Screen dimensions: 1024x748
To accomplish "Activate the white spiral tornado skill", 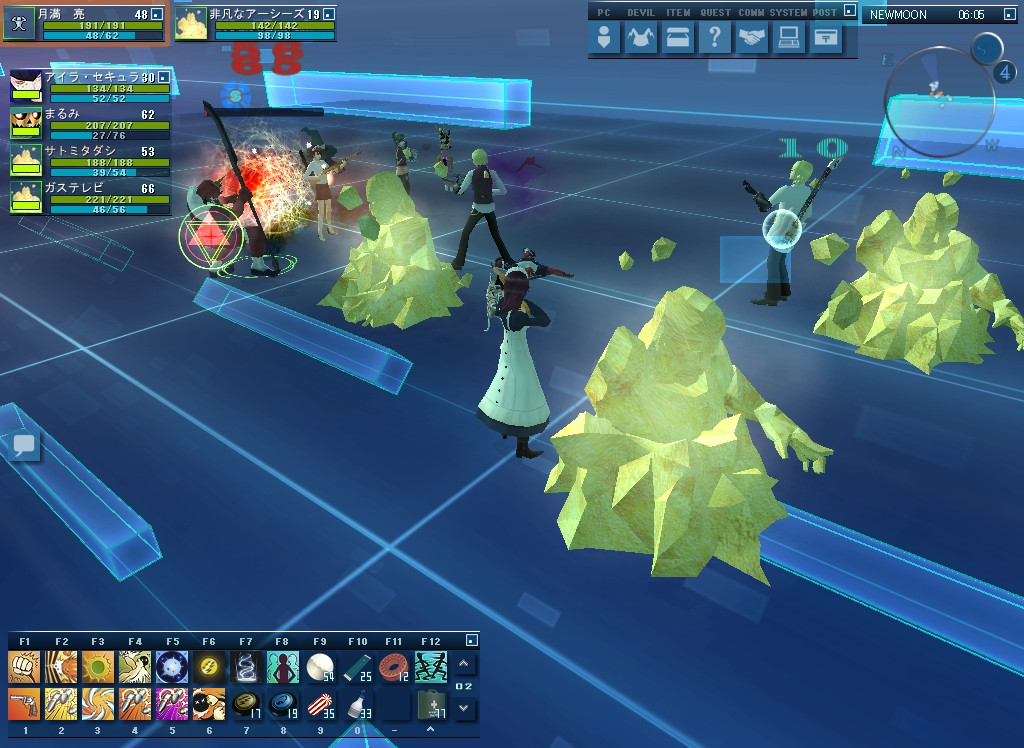I will 246,667.
